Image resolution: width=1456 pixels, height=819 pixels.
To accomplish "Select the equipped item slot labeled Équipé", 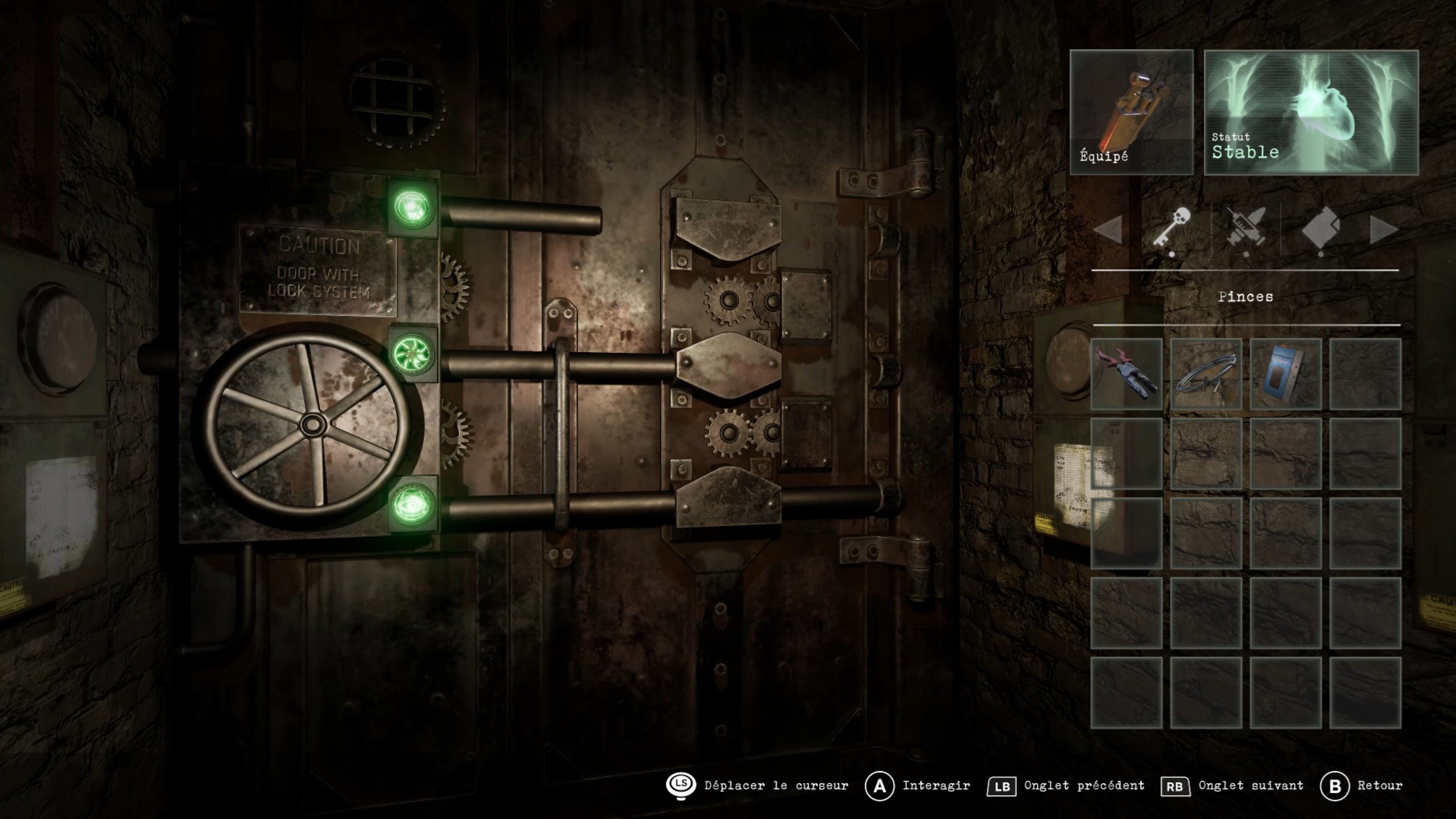I will pos(1131,112).
